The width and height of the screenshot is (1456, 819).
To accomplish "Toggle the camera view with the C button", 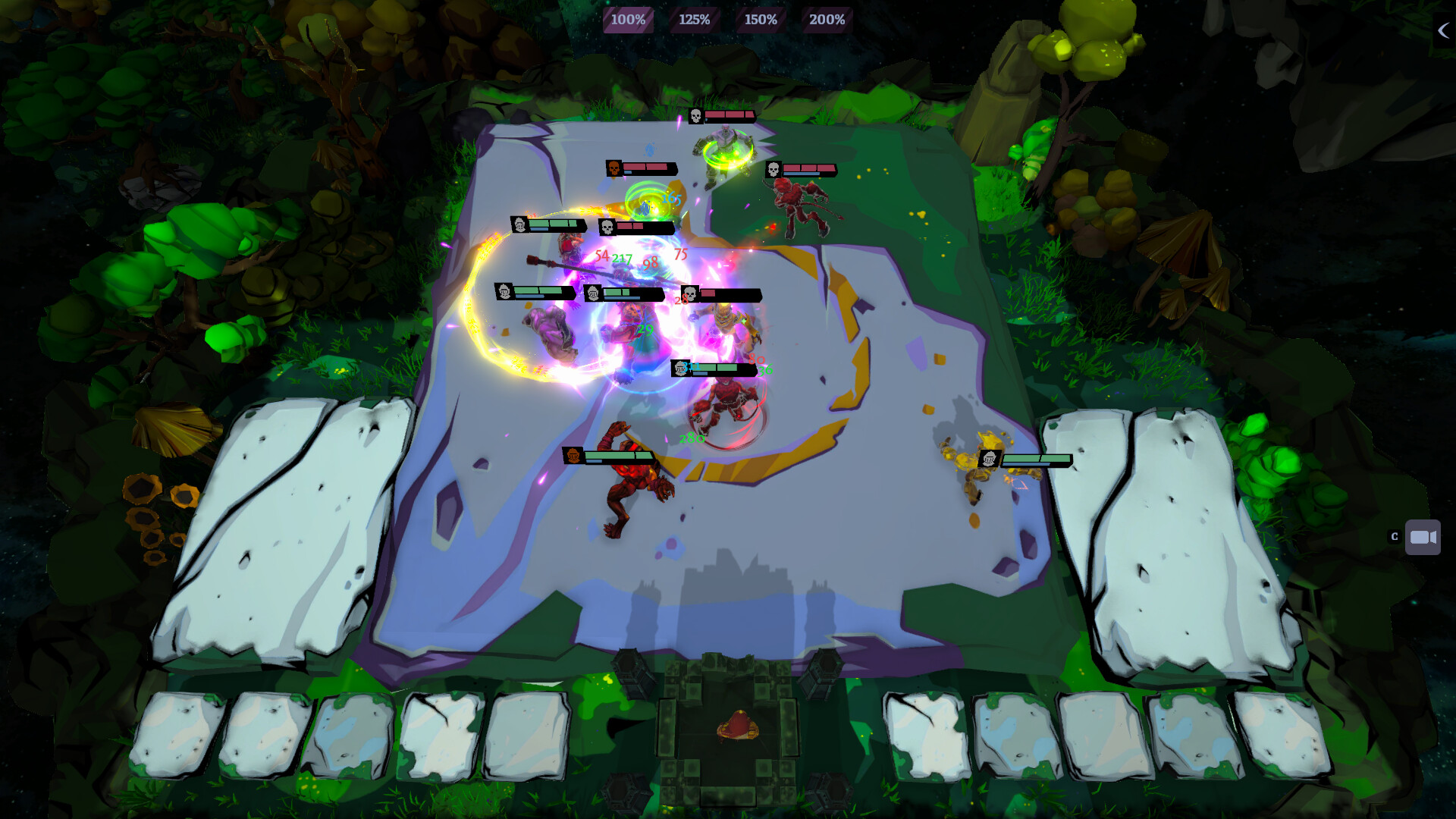I will 1393,535.
